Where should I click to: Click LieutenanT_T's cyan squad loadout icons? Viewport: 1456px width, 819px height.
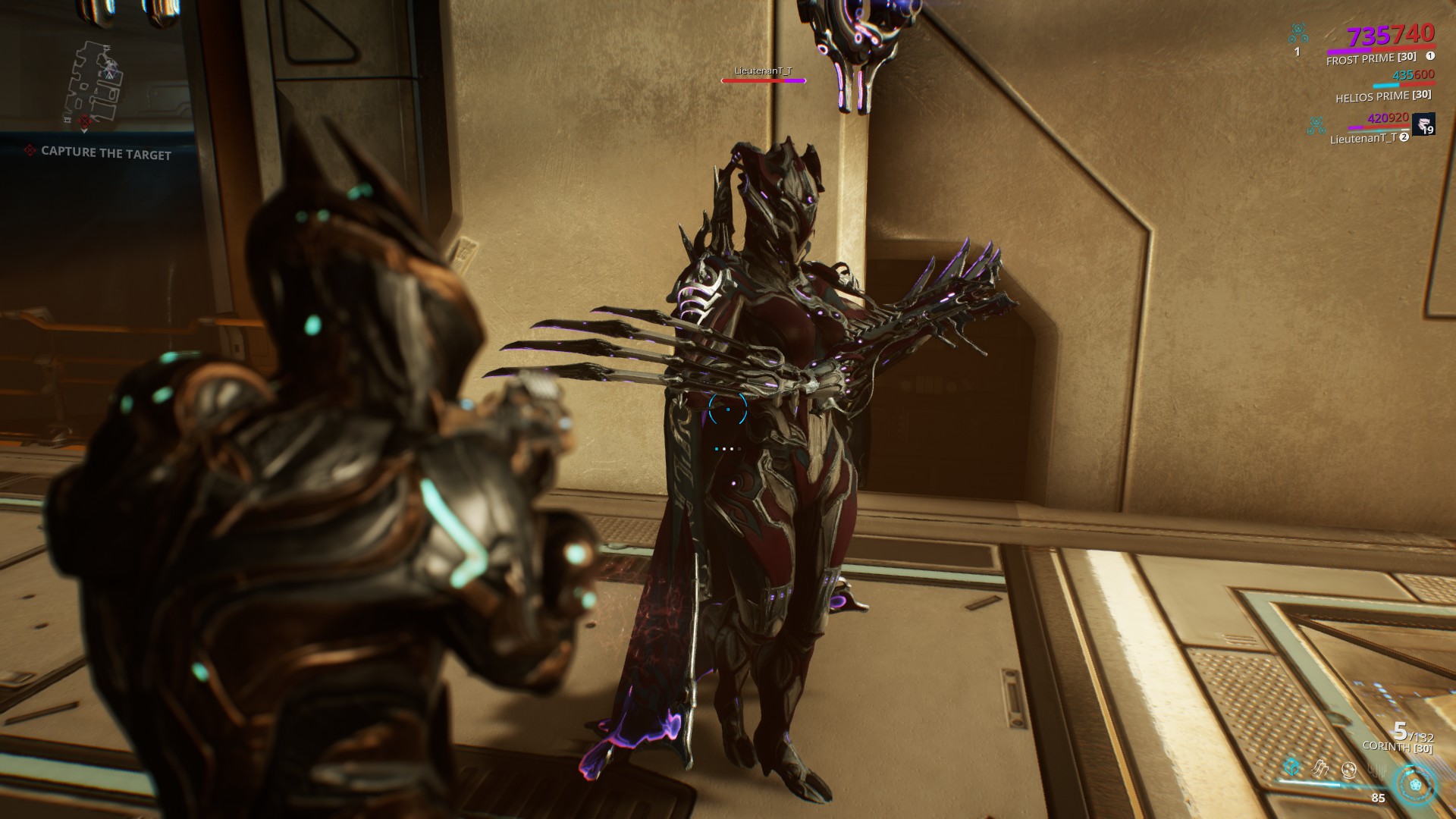(1316, 124)
